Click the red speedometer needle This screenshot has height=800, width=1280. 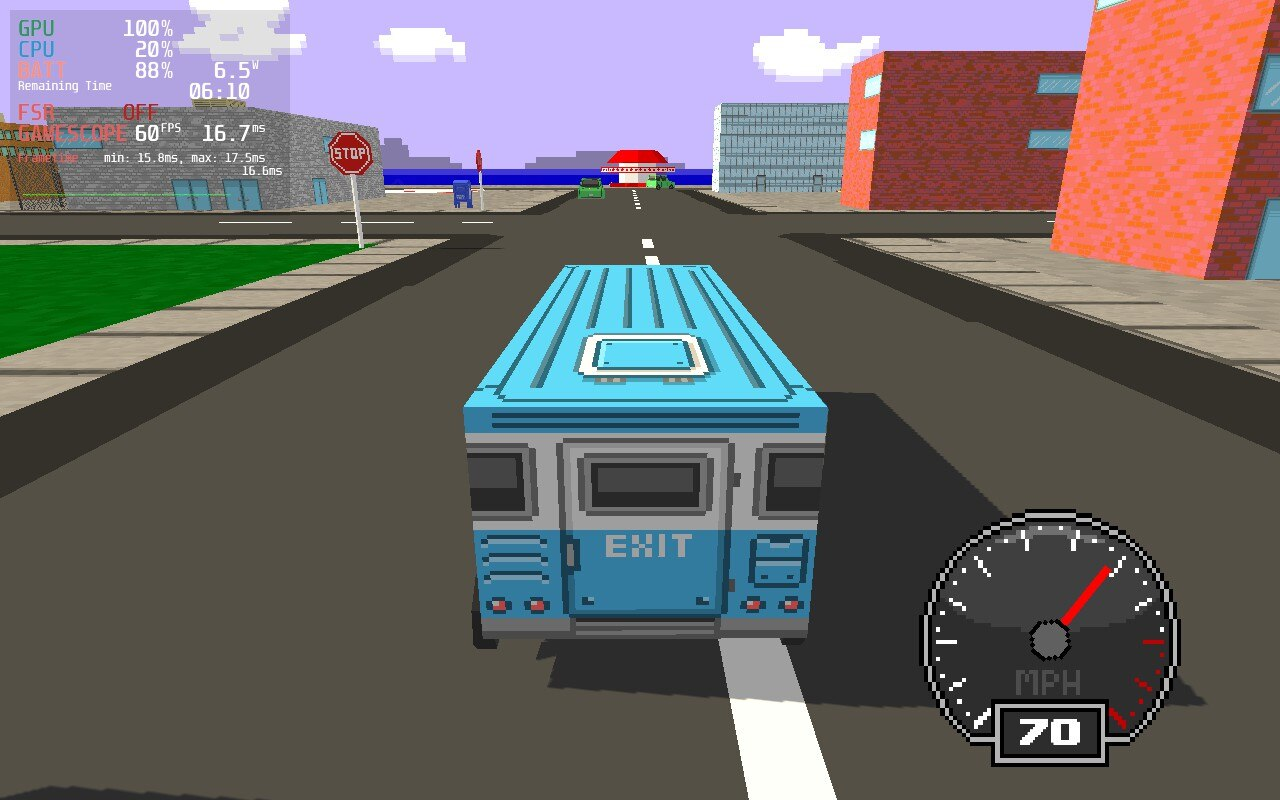(1085, 595)
